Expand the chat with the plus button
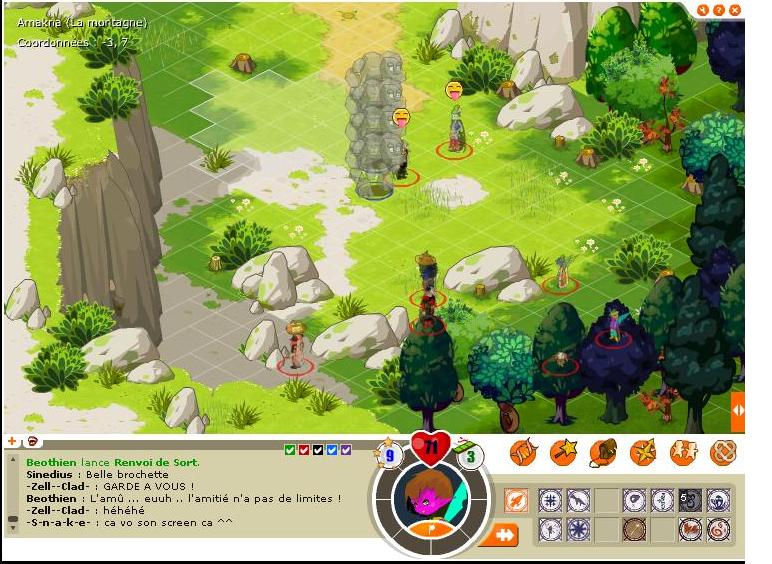Screen dimensions: 772x564 coord(12,441)
